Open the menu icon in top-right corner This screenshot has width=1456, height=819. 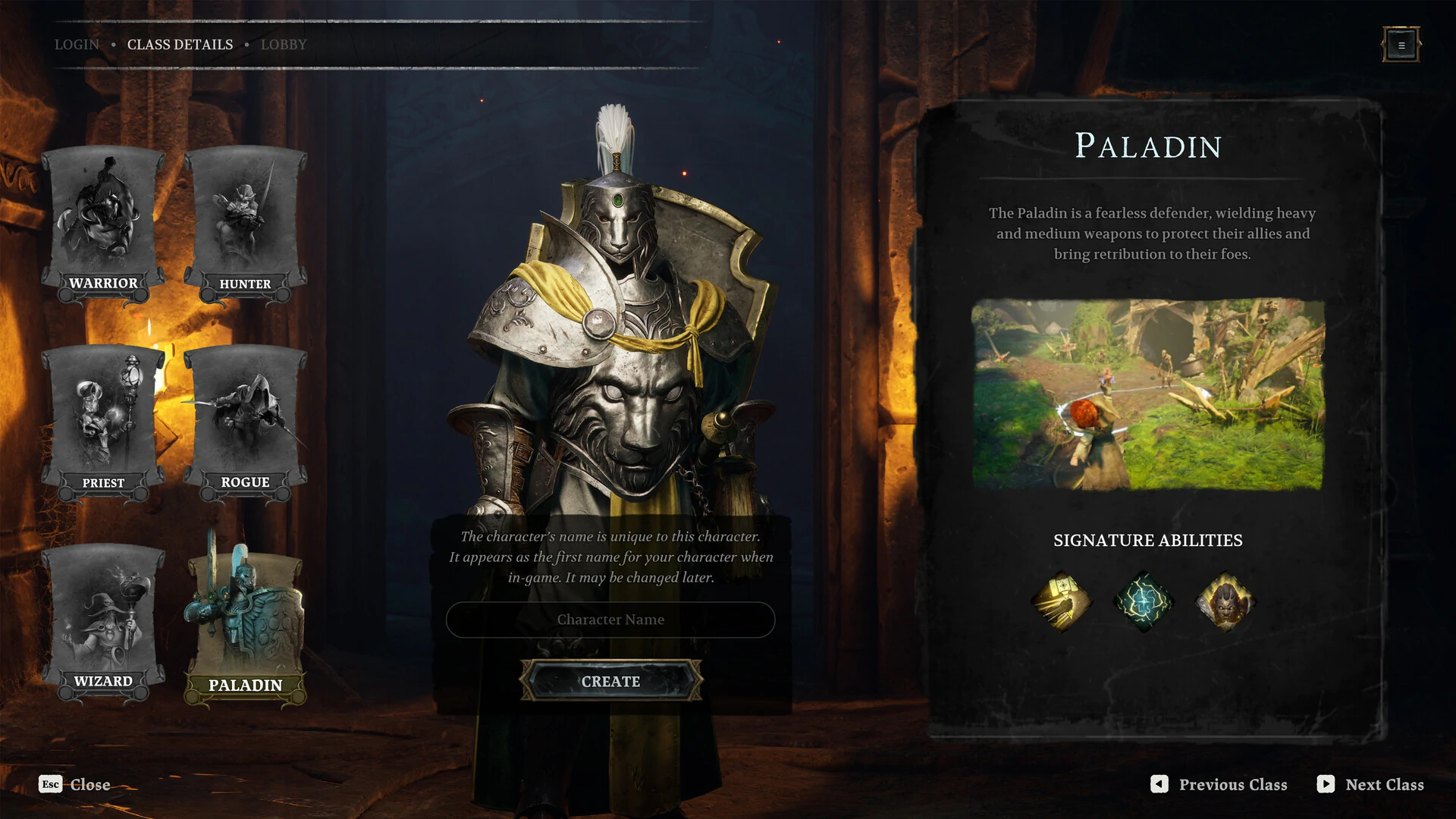coord(1401,45)
